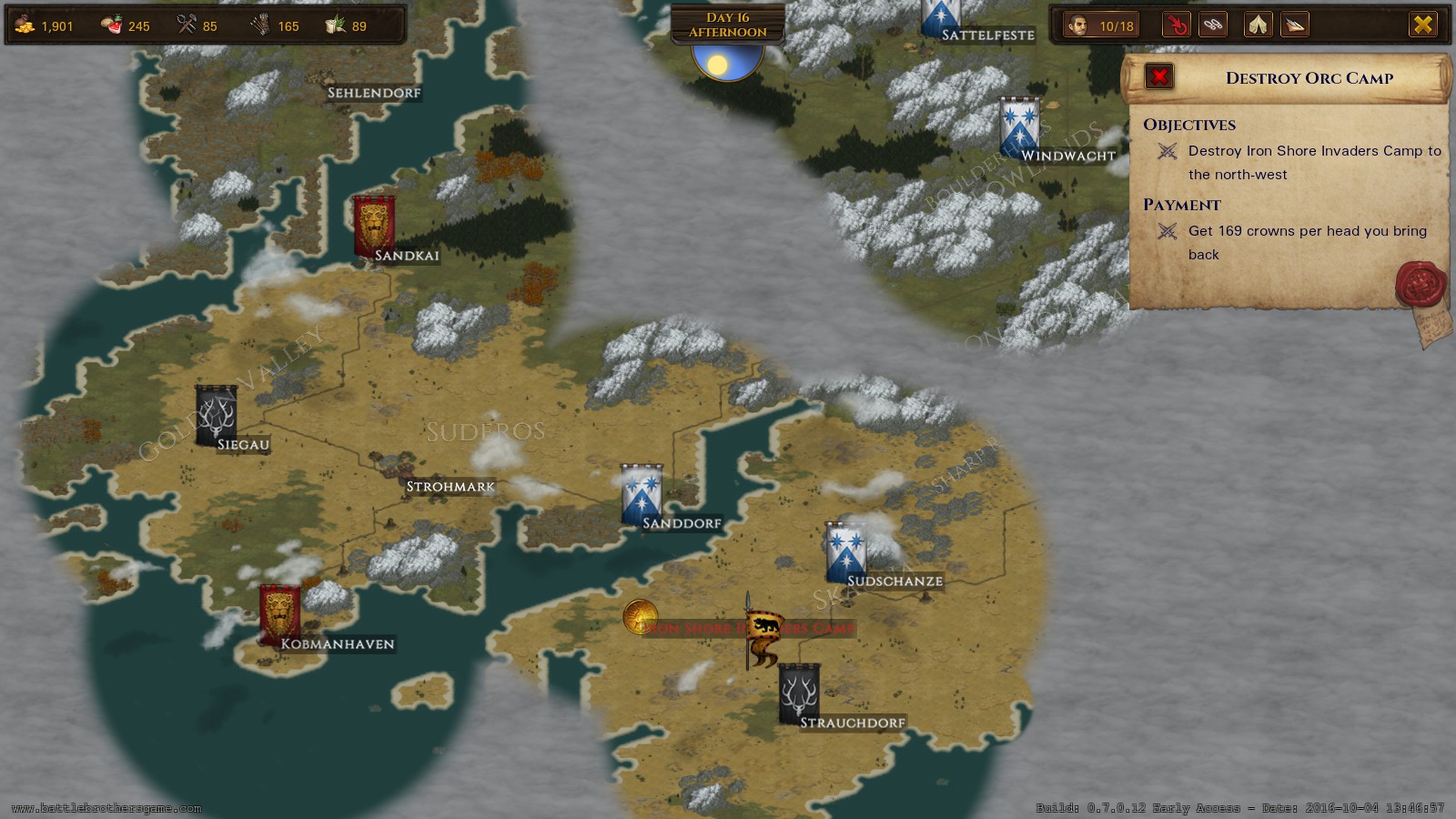Open the brothers roster showing 10/18
1456x819 pixels.
[1103, 25]
